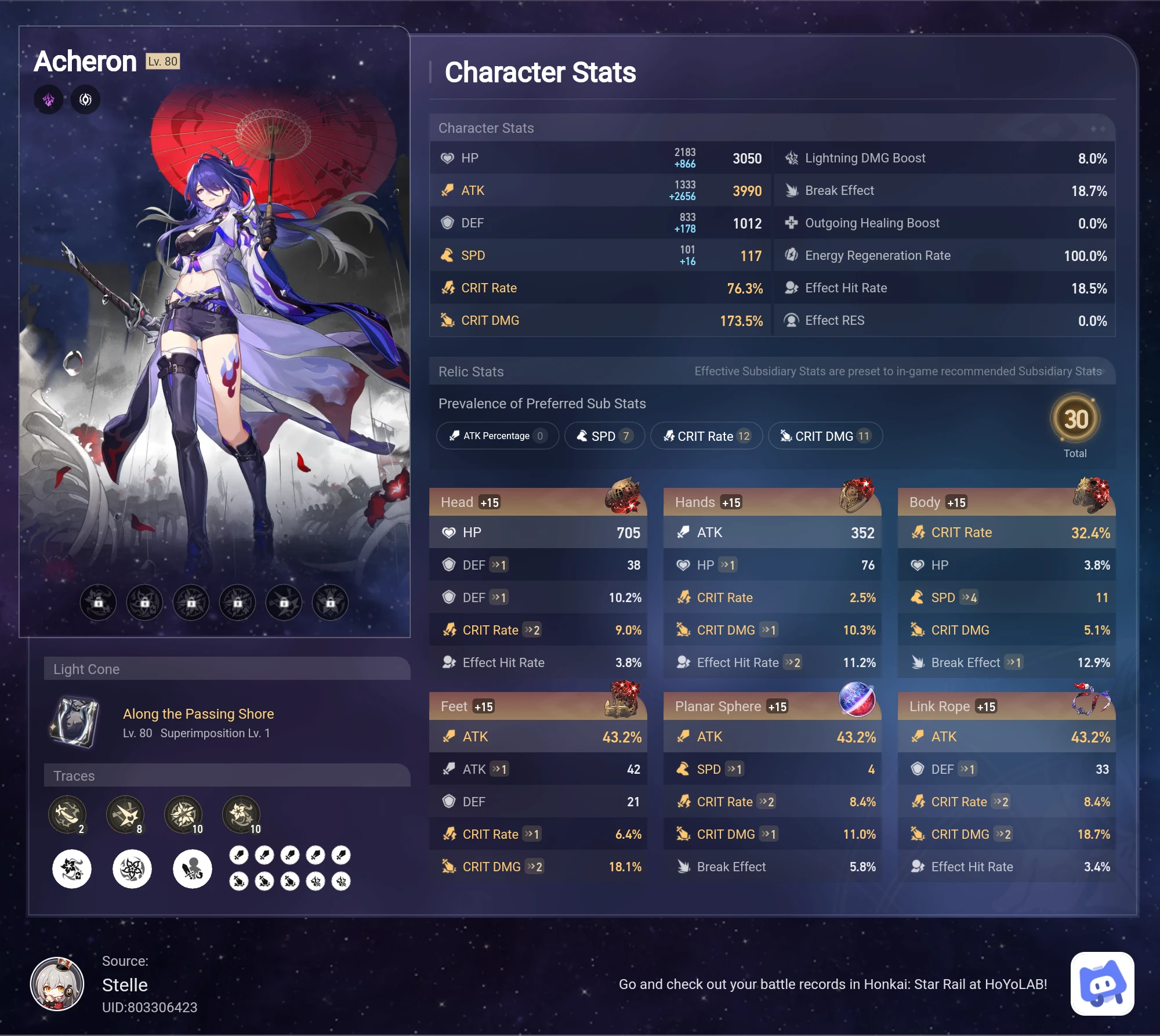
Task: Select the Lightning element icon near Acheron's name
Action: point(49,99)
